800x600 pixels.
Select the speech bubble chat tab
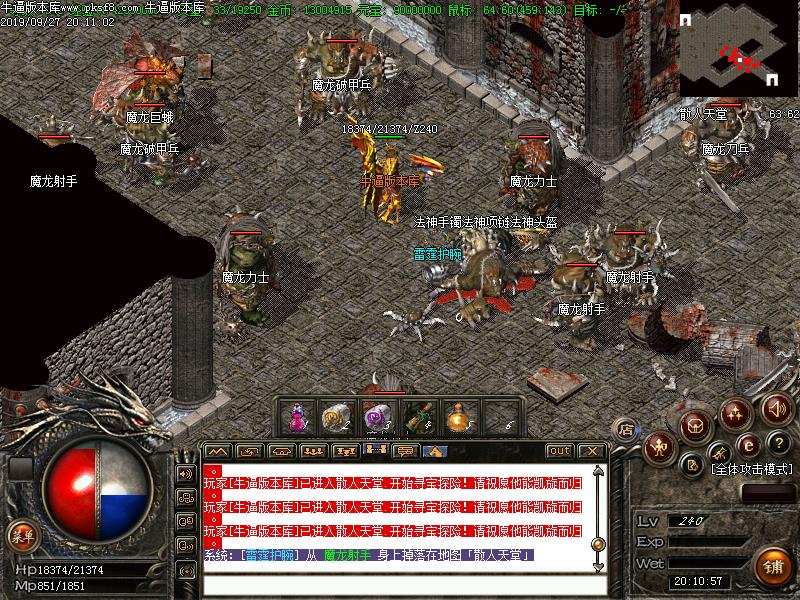[x=405, y=451]
